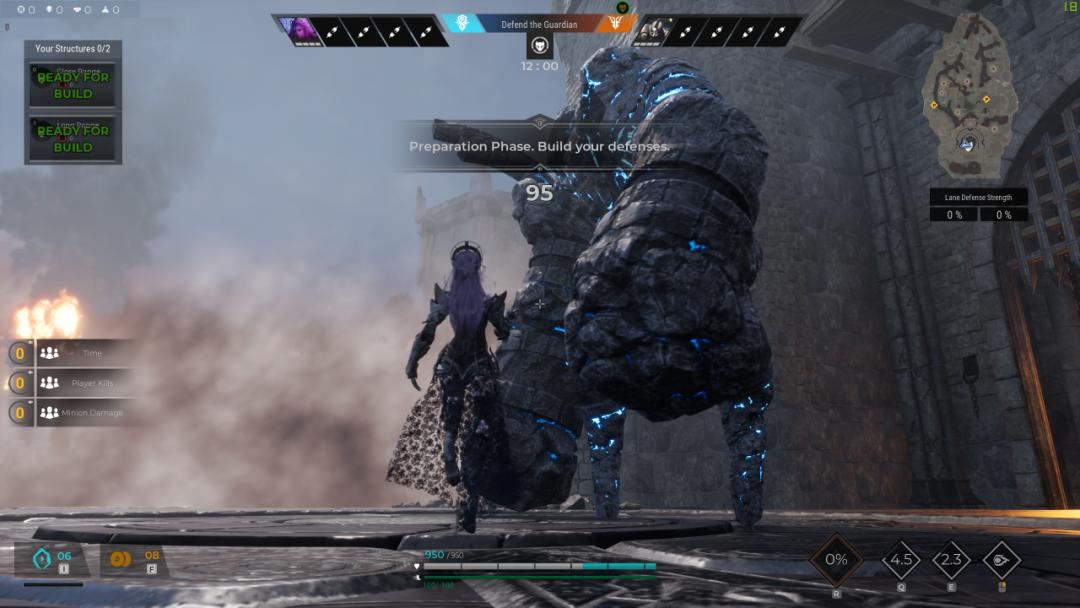The width and height of the screenshot is (1080, 608).
Task: Activate the ultimate ability showing 0%
Action: [836, 560]
